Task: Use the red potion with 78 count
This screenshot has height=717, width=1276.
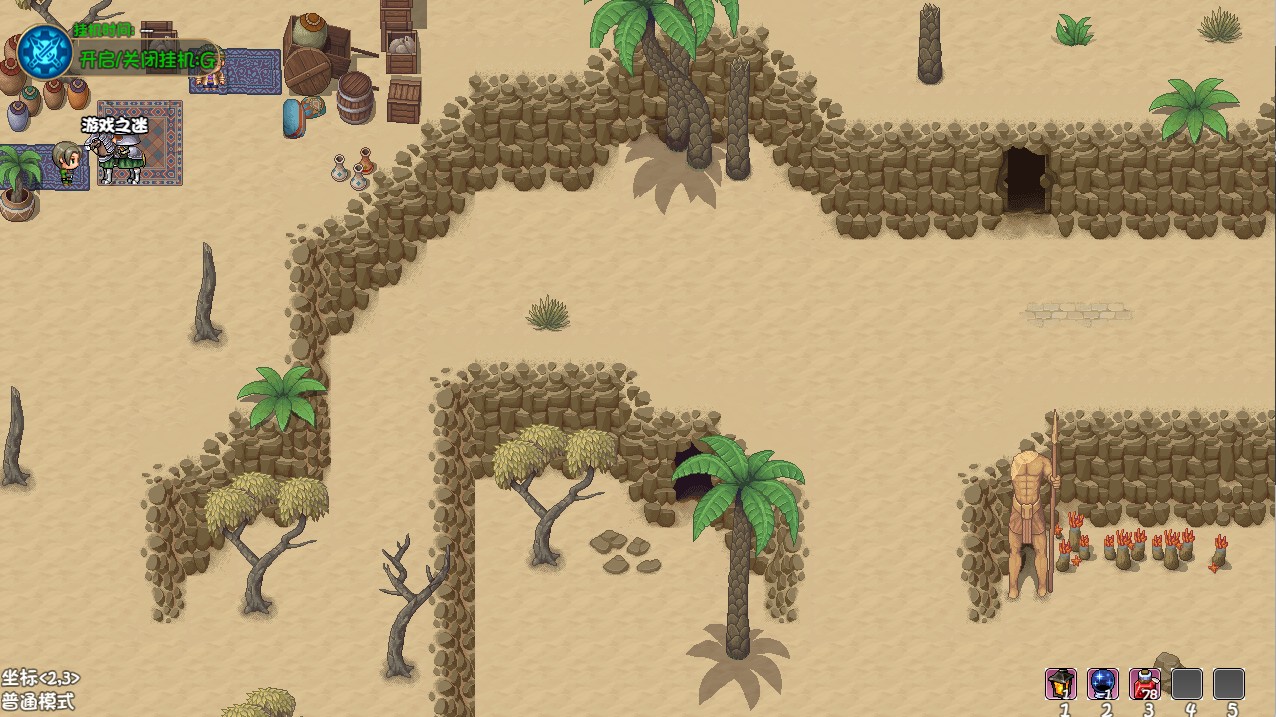Action: 1145,683
